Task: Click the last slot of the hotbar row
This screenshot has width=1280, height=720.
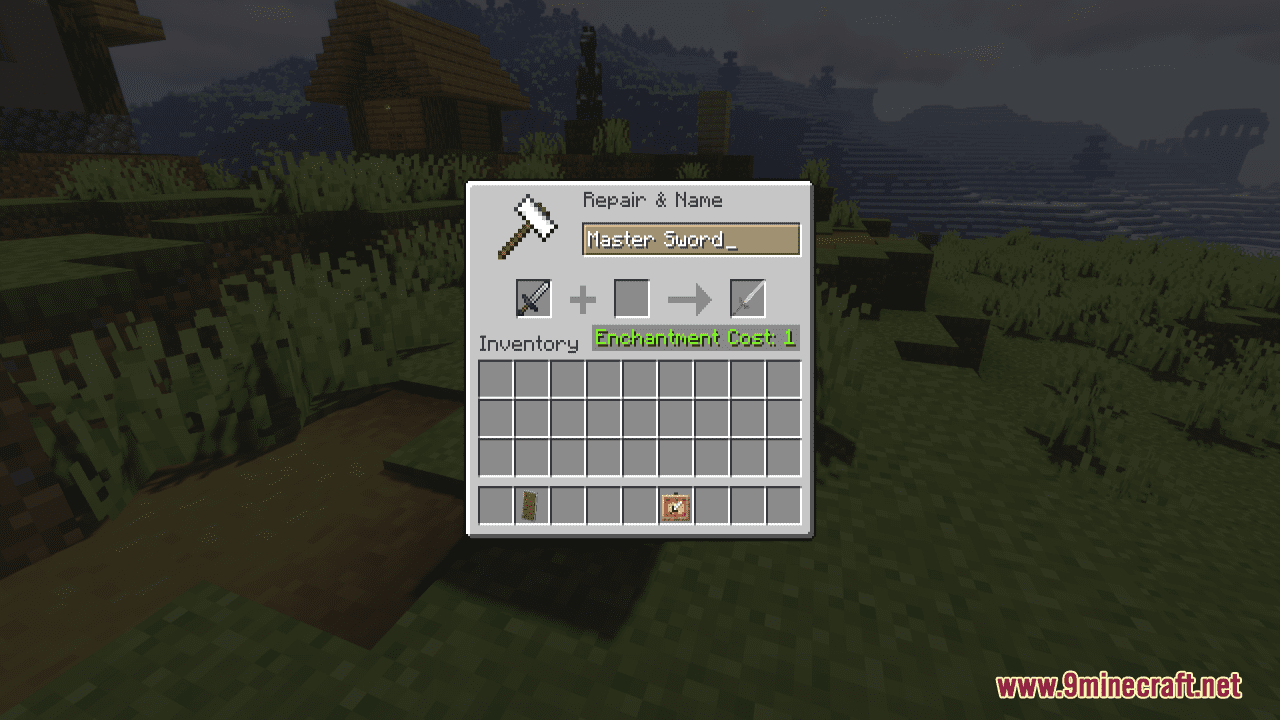Action: pos(783,507)
